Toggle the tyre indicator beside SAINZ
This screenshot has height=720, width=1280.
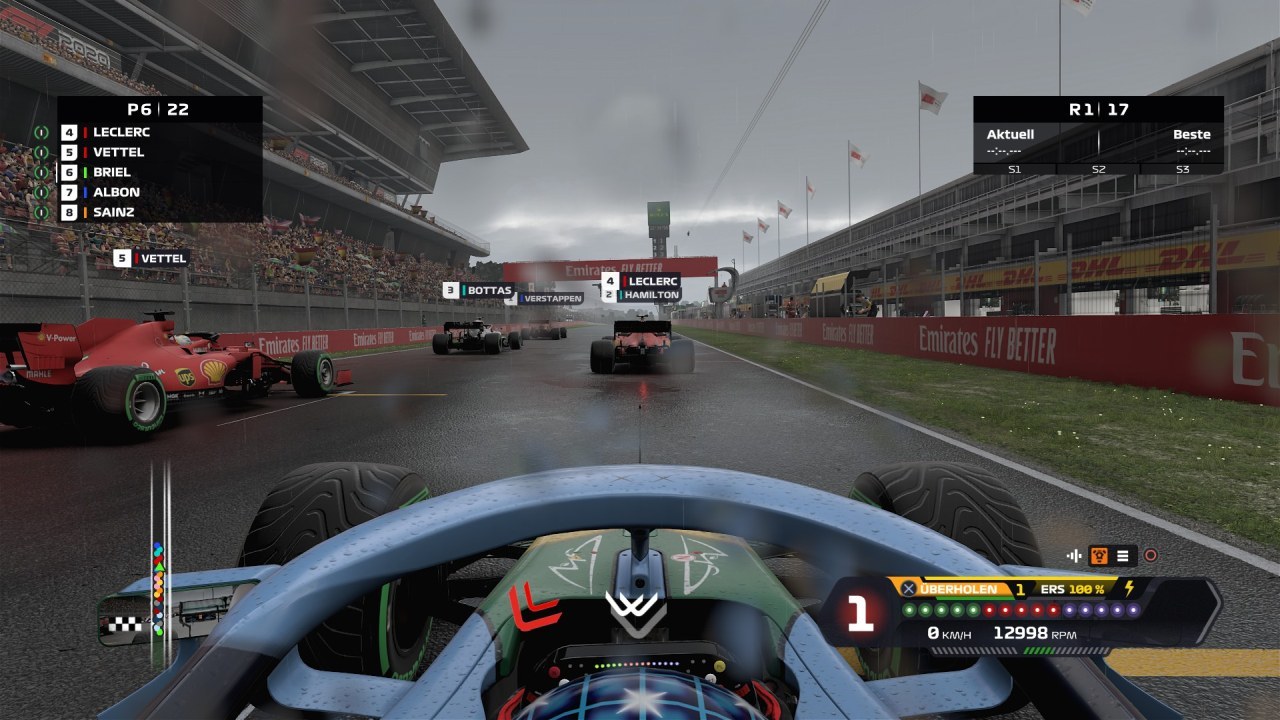point(40,212)
